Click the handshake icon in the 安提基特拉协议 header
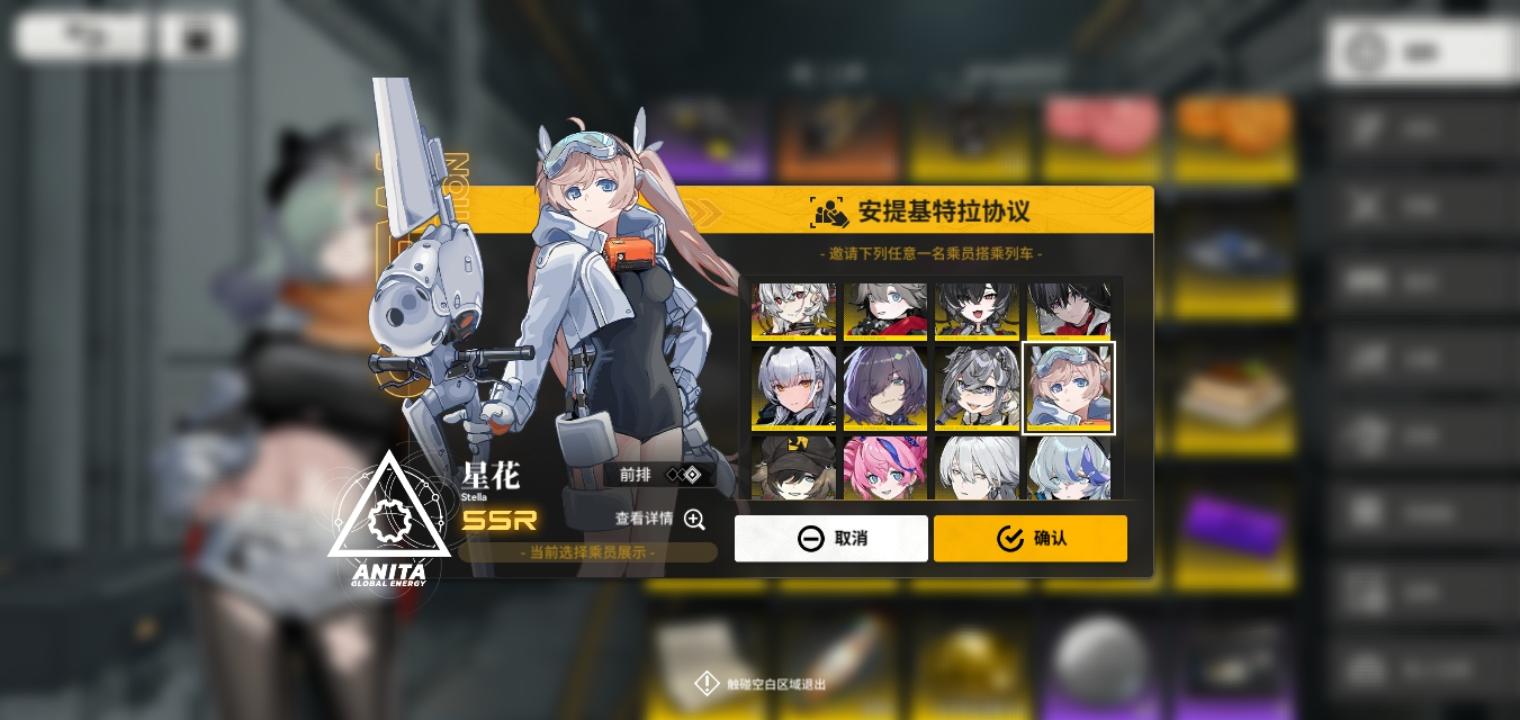This screenshot has height=720, width=1520. (827, 211)
